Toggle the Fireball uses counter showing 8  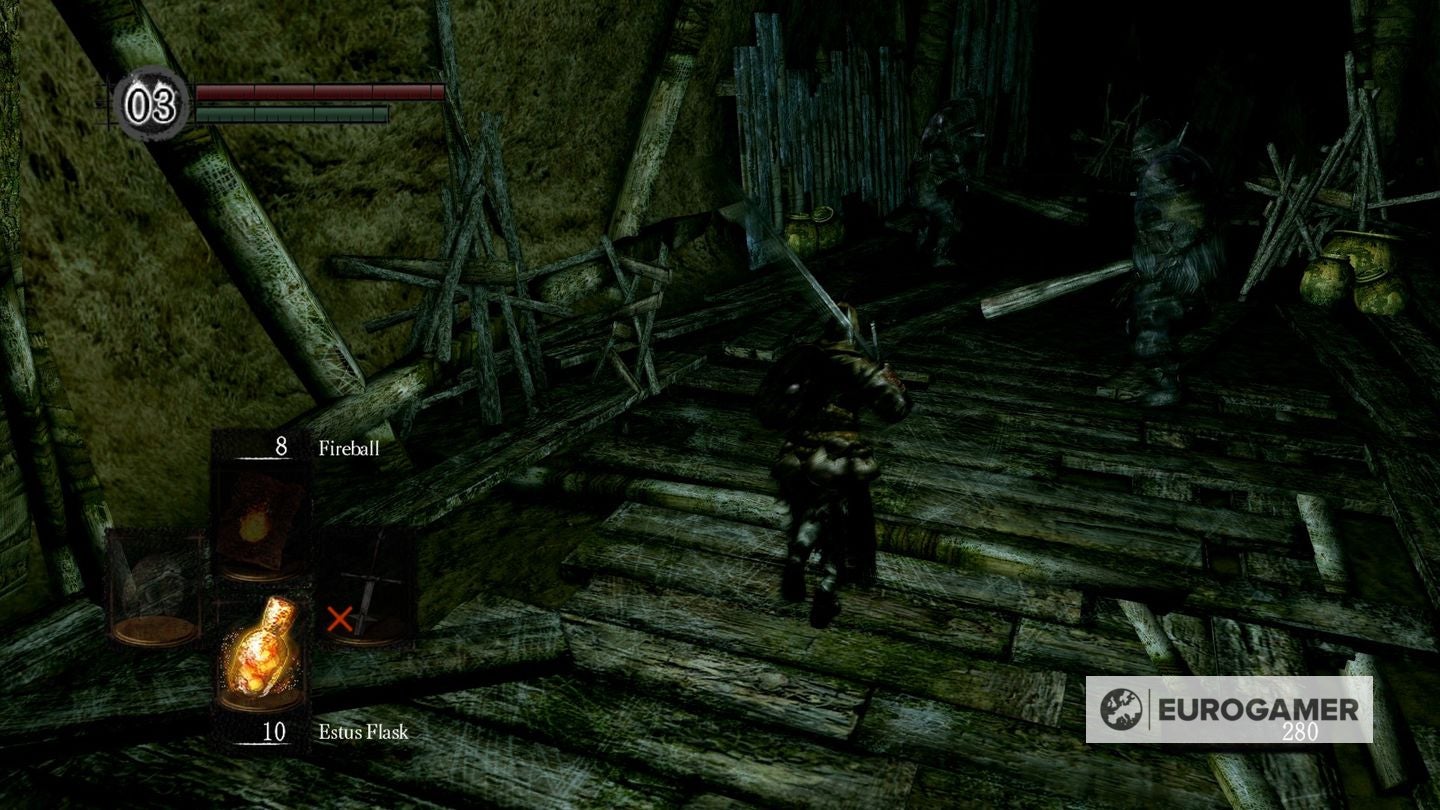pyautogui.click(x=281, y=447)
